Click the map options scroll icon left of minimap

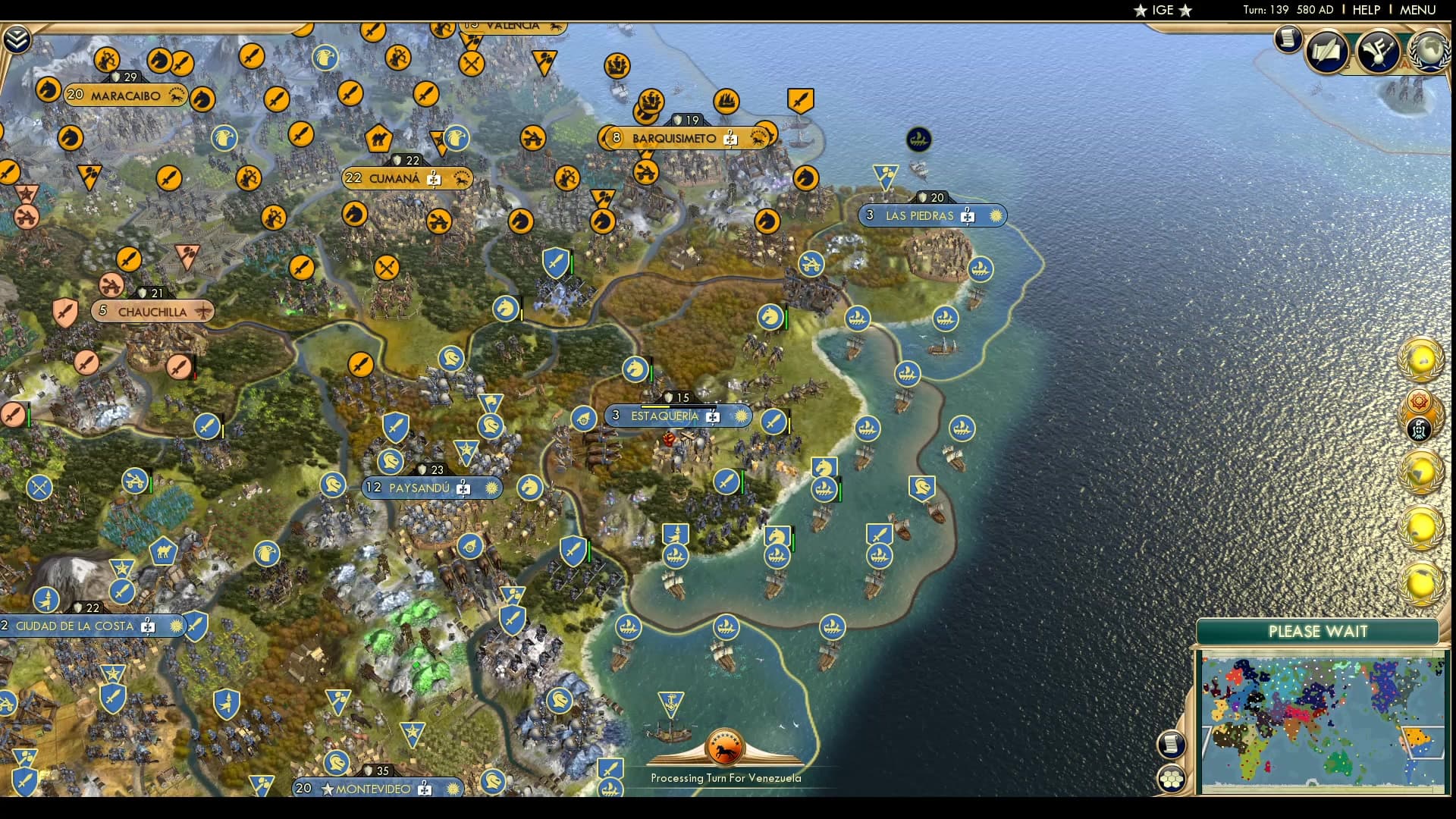[1171, 745]
